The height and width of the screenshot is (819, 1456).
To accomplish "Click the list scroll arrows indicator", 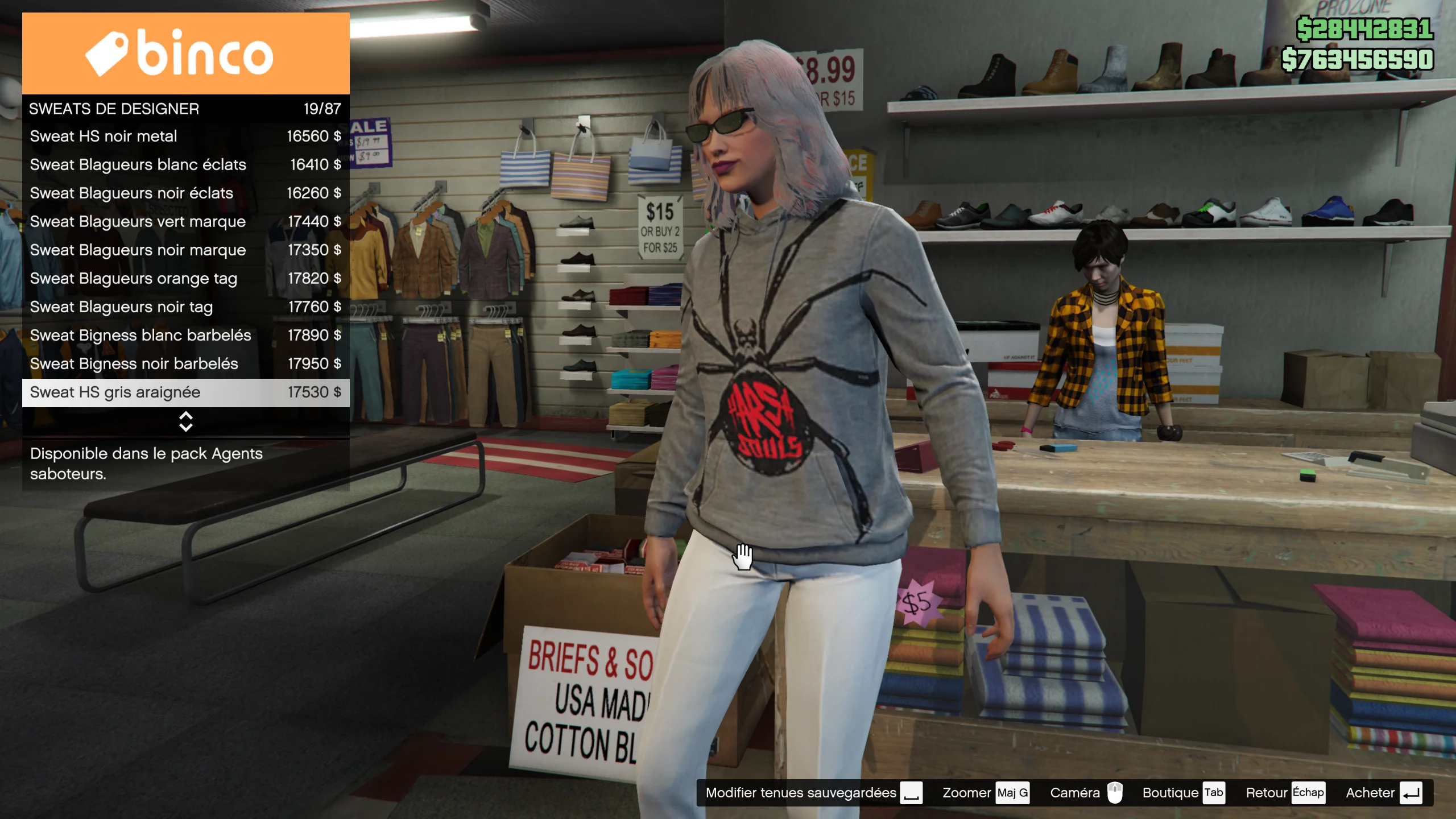I will [186, 421].
